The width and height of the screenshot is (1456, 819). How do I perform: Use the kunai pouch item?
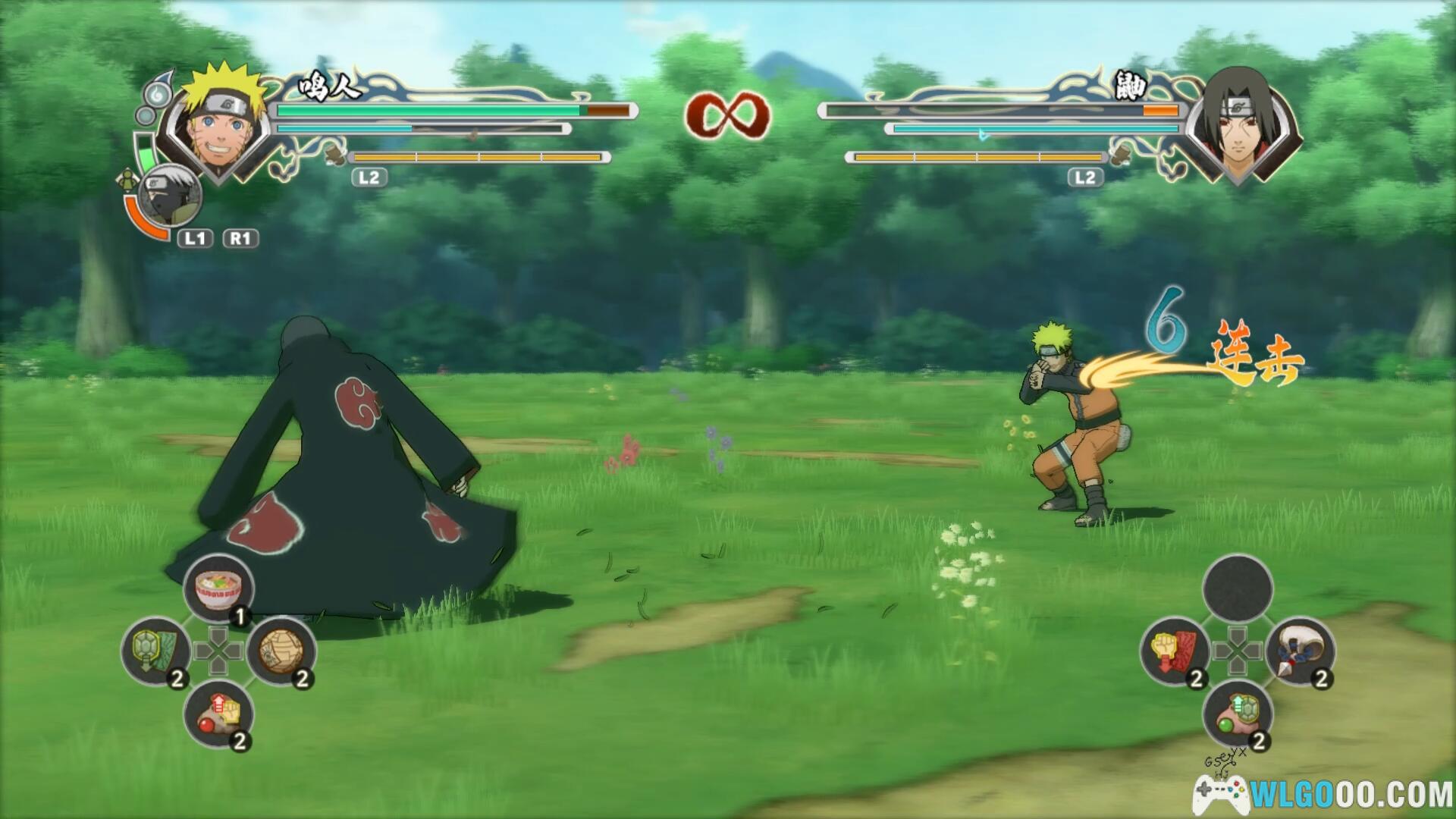(x=1300, y=651)
